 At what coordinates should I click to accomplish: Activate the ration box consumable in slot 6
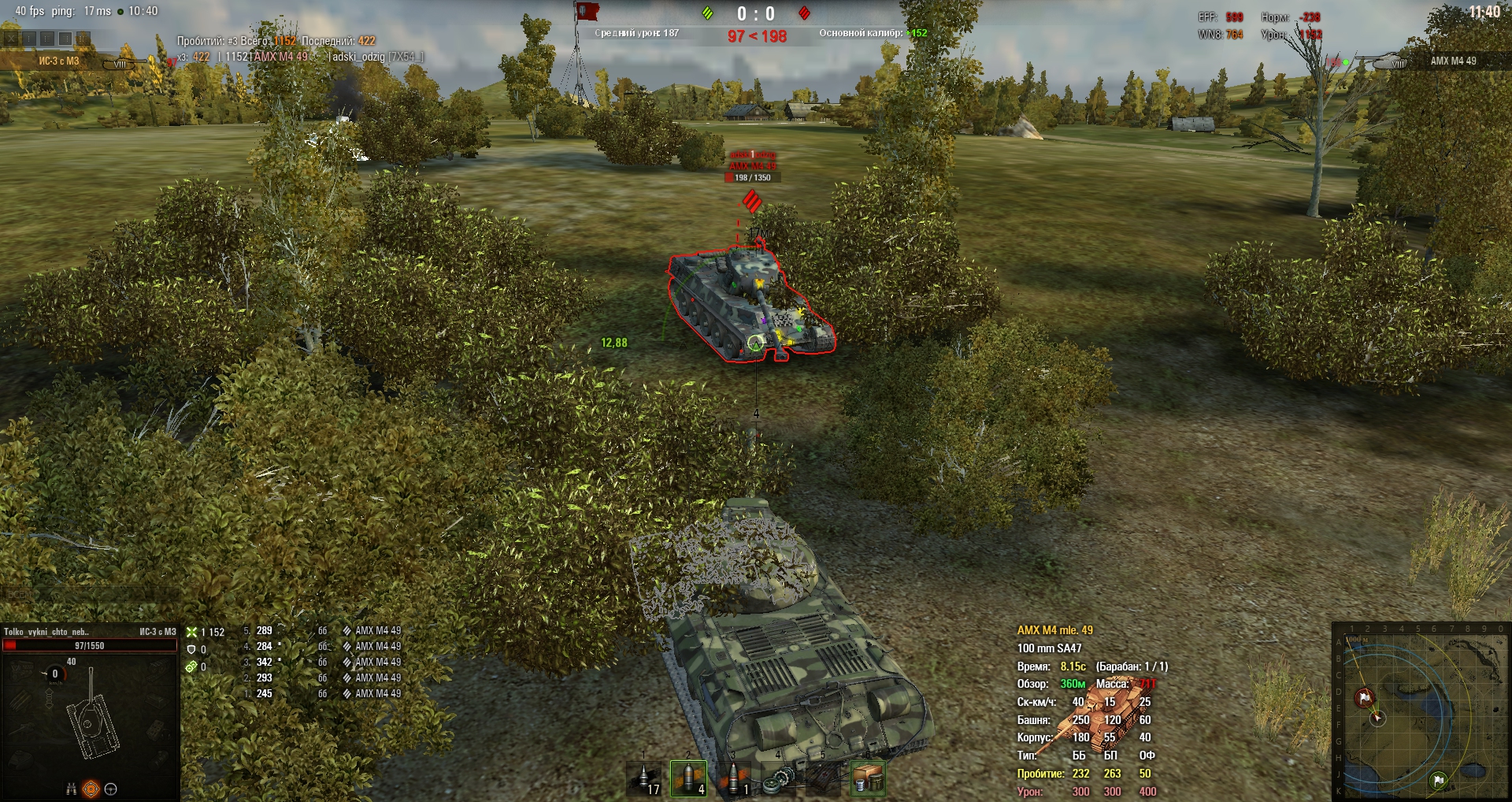(868, 778)
